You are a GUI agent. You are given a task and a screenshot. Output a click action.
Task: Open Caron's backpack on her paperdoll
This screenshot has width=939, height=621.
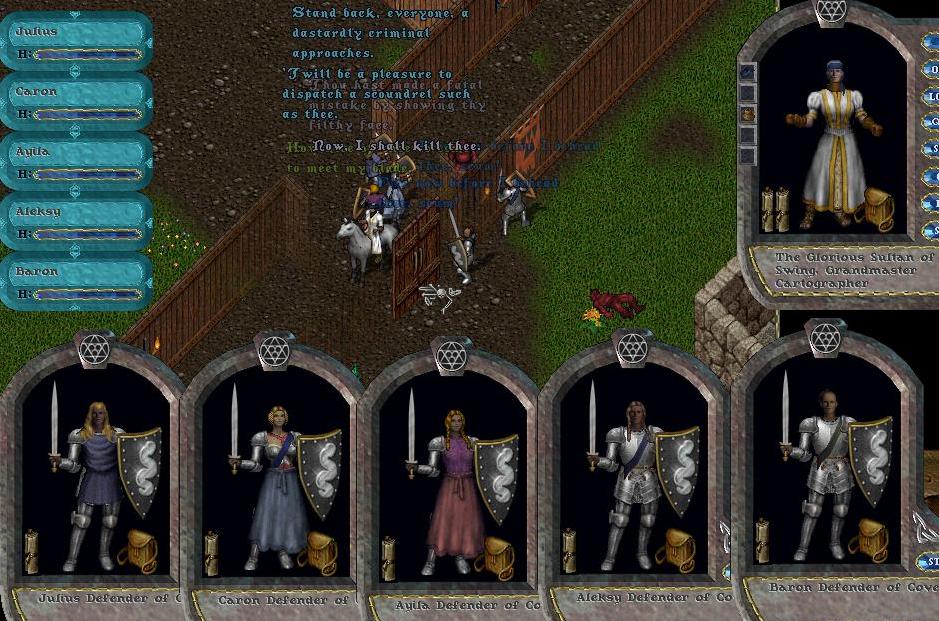pyautogui.click(x=318, y=552)
